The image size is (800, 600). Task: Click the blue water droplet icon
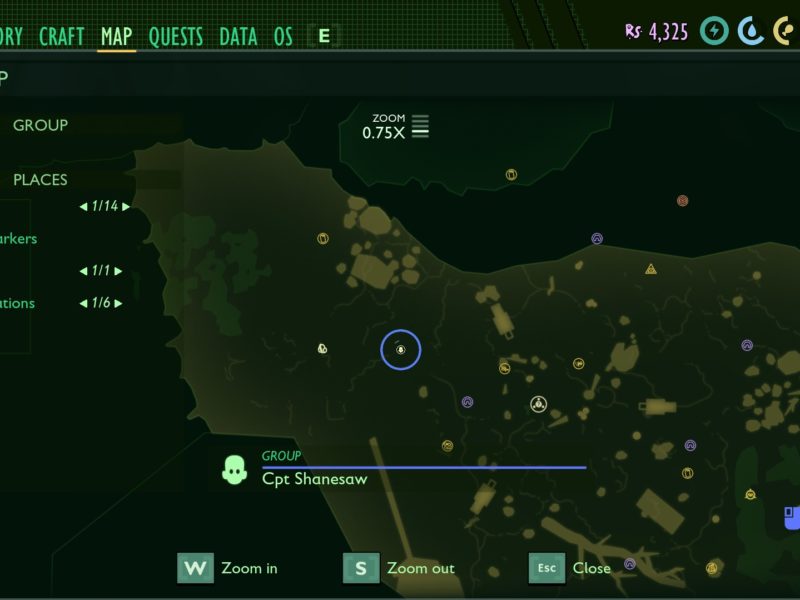click(x=751, y=31)
